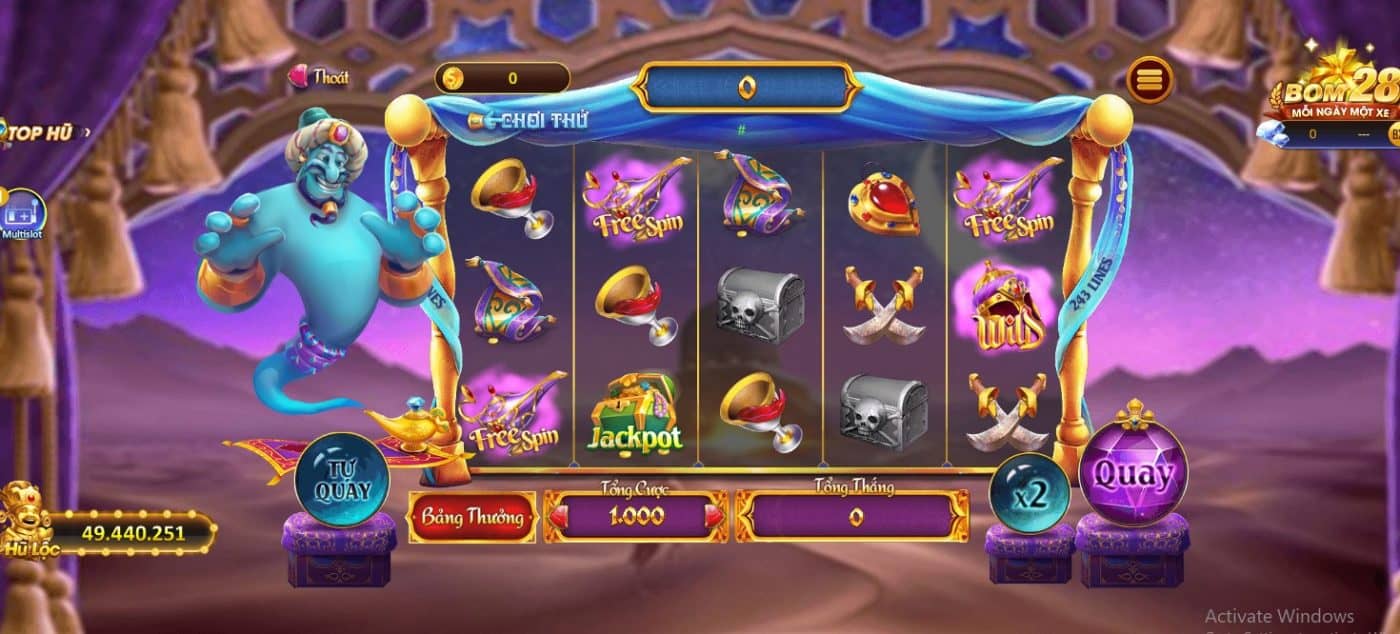Image resolution: width=1400 pixels, height=634 pixels.
Task: Activate Tự Quay auto-spin orb
Action: pyautogui.click(x=342, y=480)
